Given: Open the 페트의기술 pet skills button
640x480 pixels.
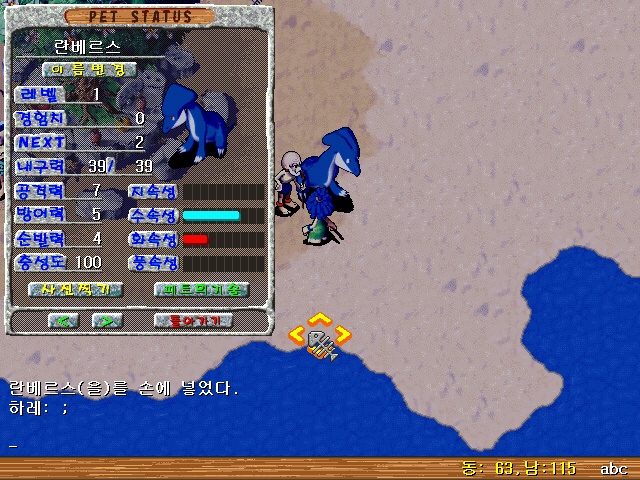Looking at the screenshot, I should tap(201, 290).
